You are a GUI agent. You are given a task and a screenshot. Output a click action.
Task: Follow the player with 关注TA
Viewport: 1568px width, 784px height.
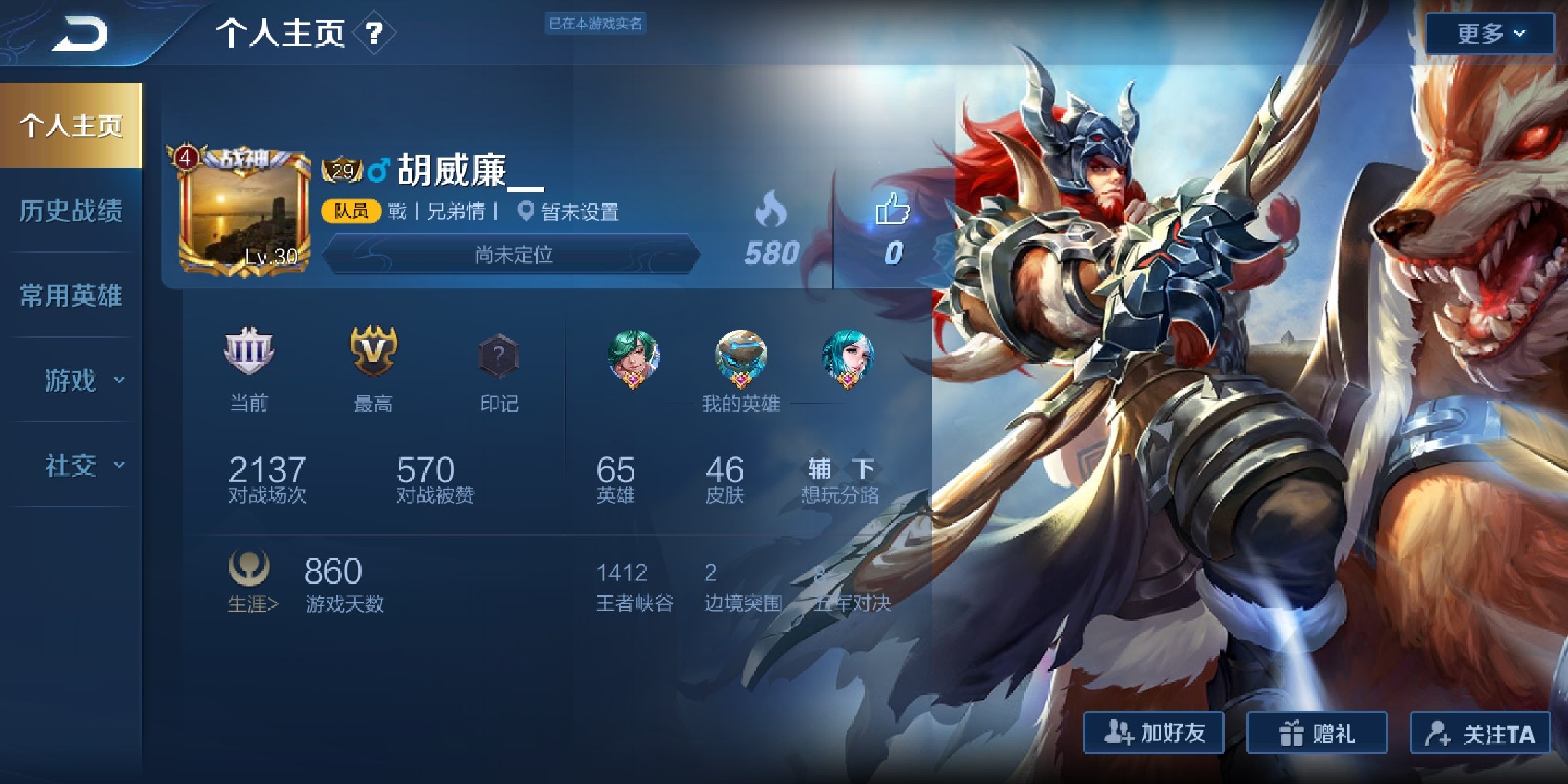[1479, 733]
